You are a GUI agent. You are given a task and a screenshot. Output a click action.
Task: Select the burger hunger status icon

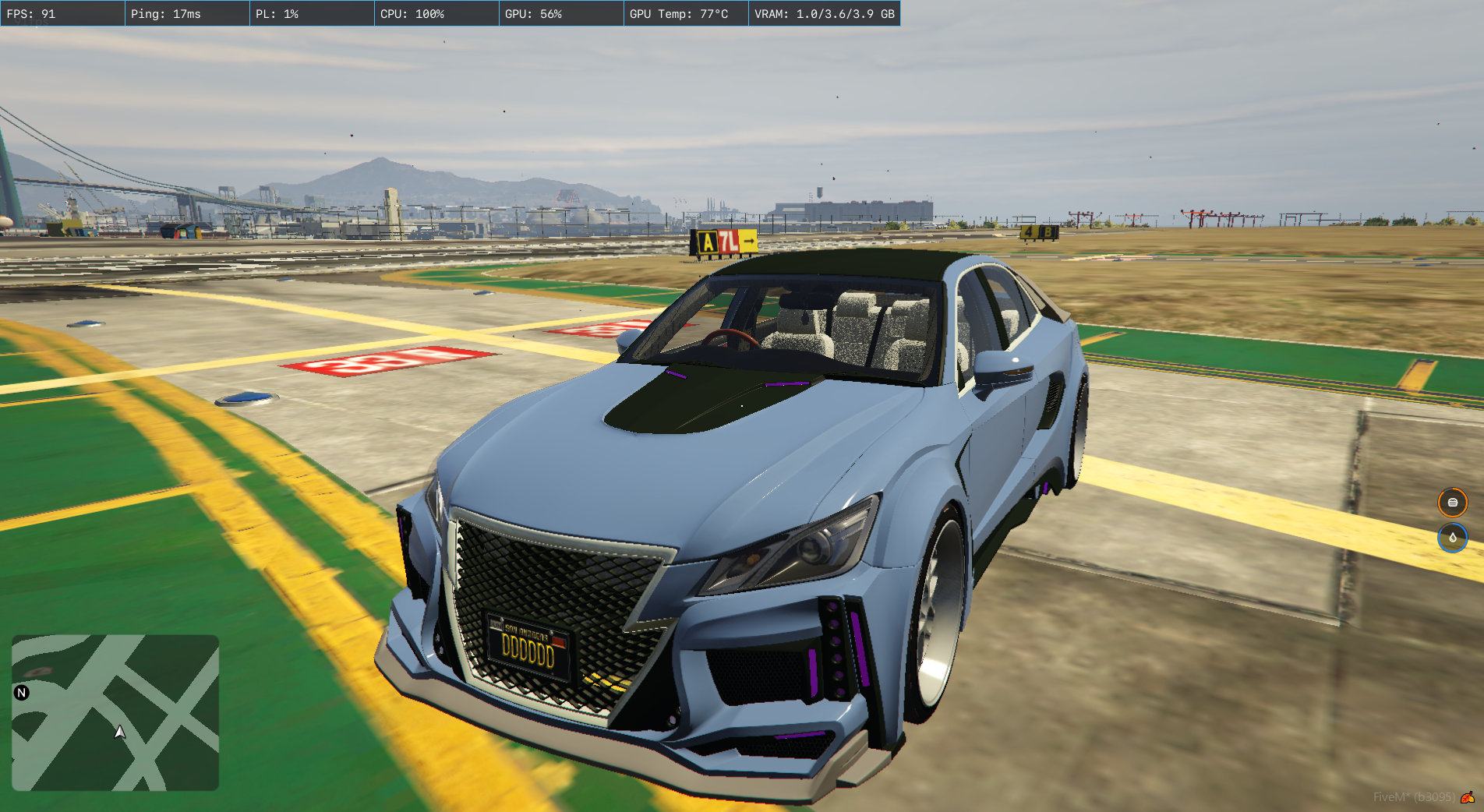[x=1452, y=503]
